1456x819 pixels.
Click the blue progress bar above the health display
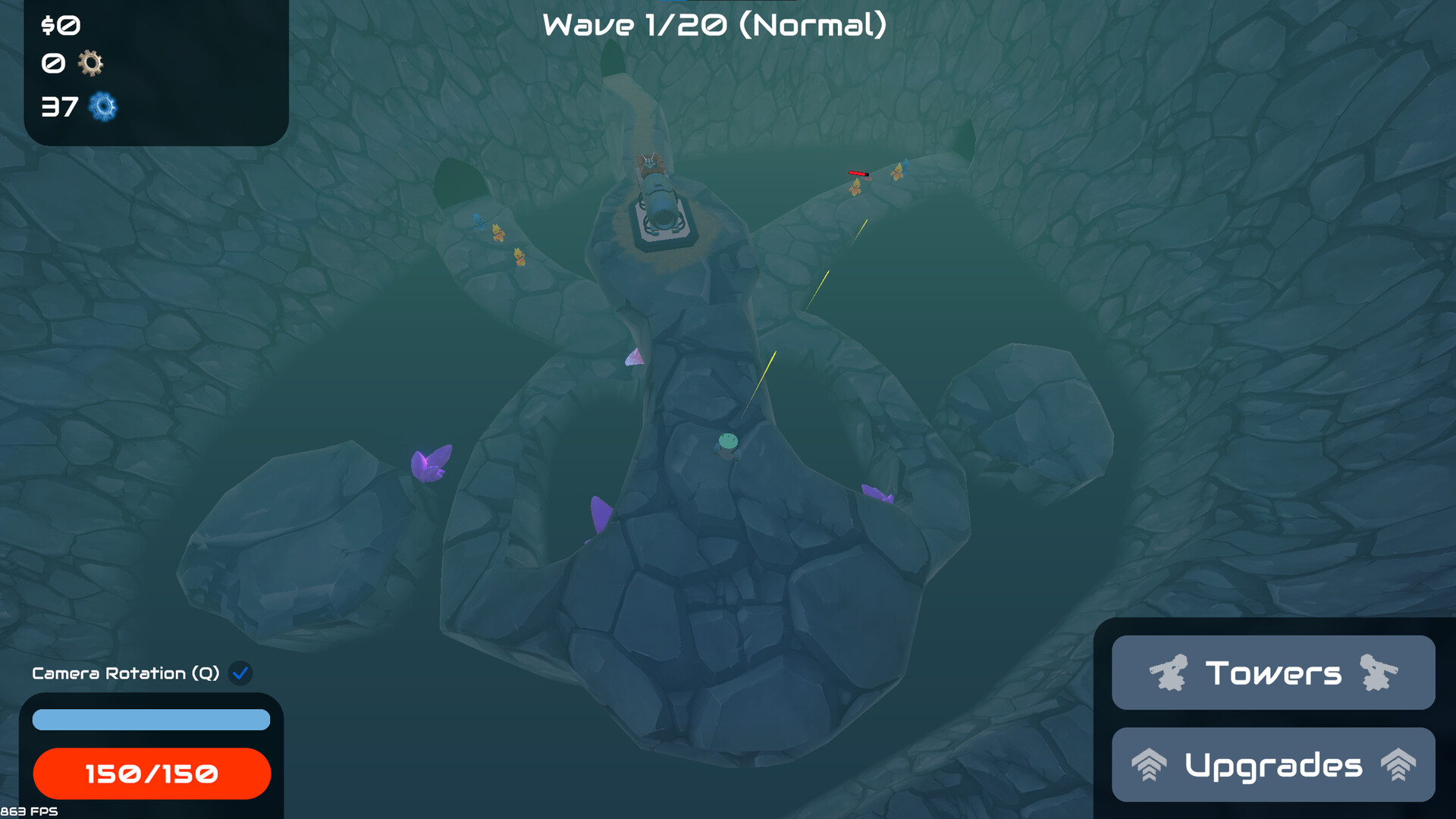[151, 719]
